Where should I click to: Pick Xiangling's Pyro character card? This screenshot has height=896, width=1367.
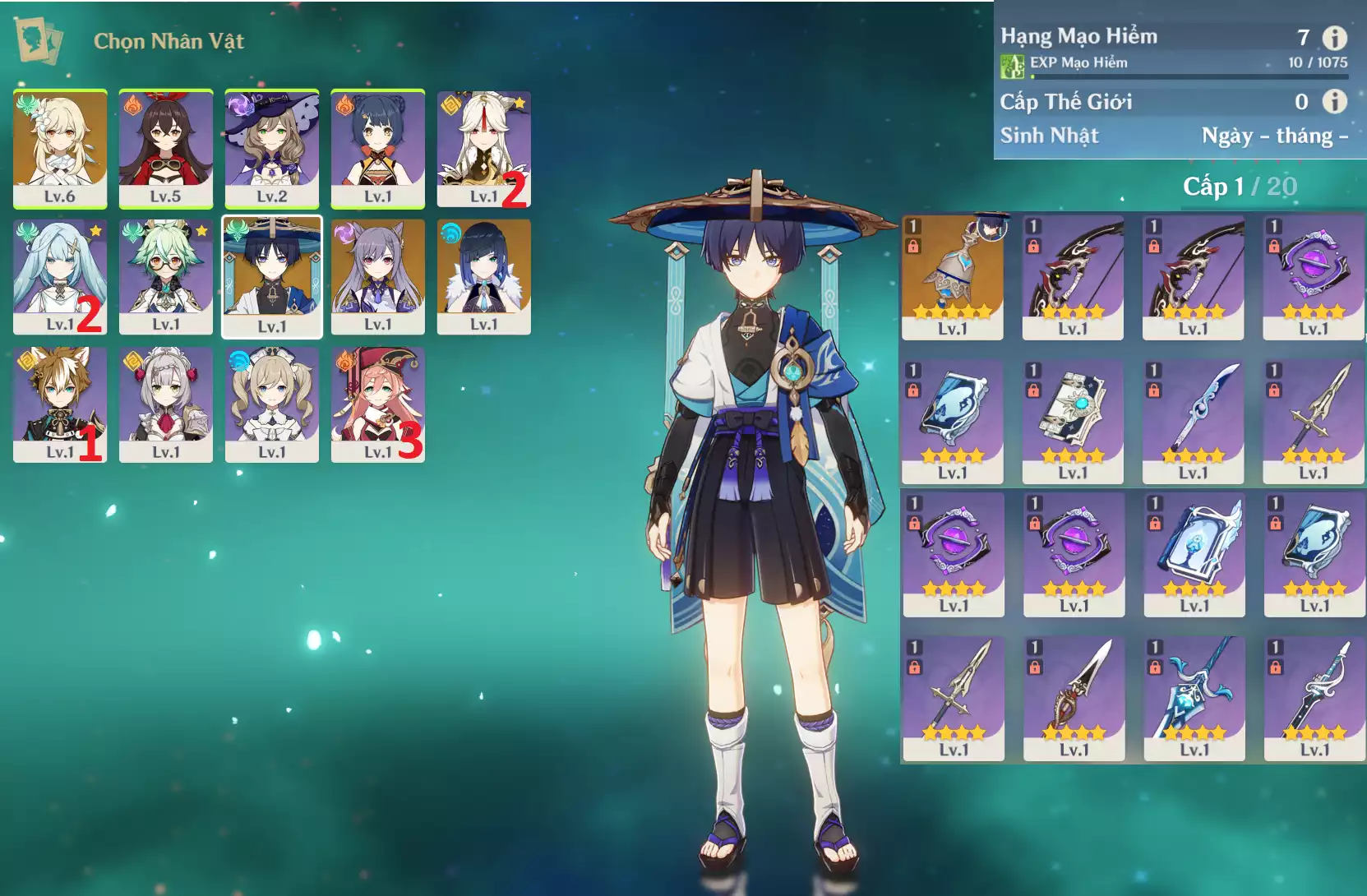(377, 148)
